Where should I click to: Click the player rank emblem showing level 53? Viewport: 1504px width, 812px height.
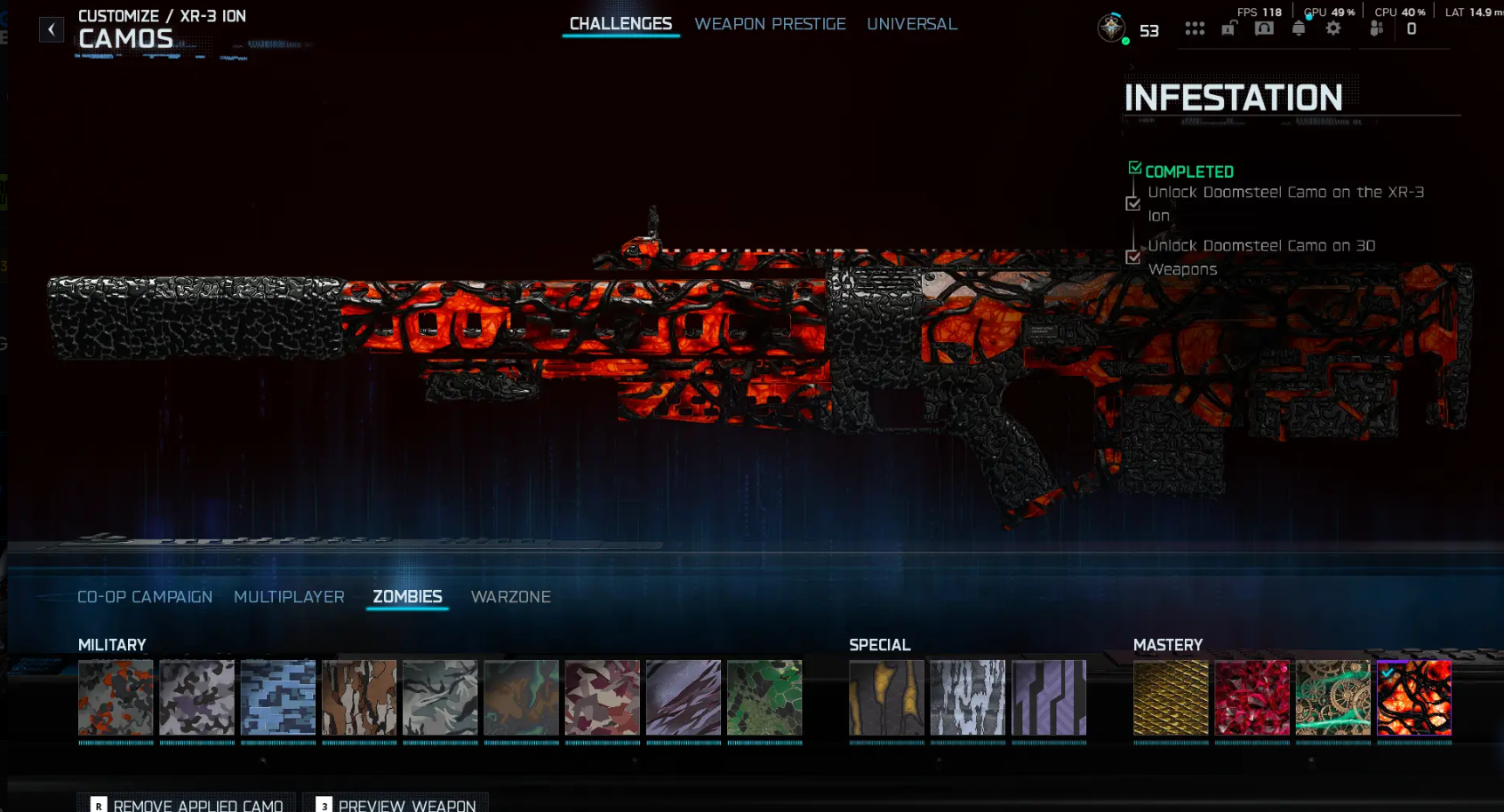click(1110, 28)
